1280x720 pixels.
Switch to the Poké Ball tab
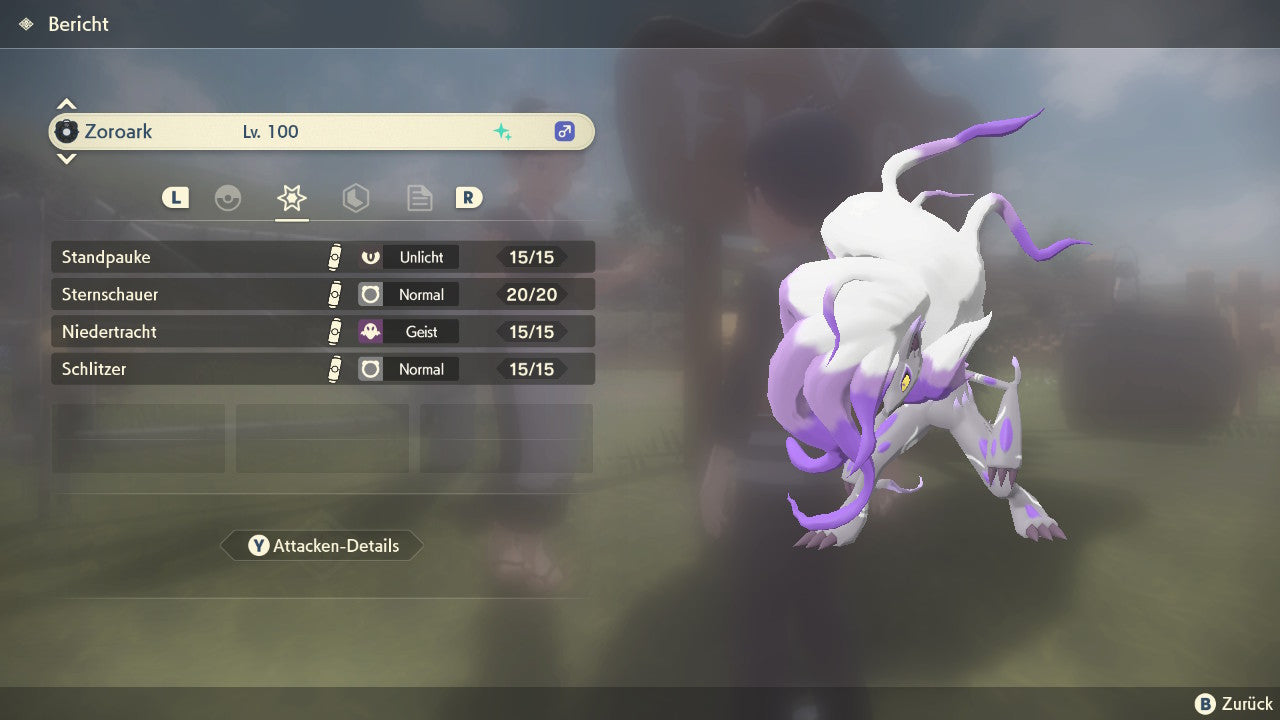(x=228, y=198)
